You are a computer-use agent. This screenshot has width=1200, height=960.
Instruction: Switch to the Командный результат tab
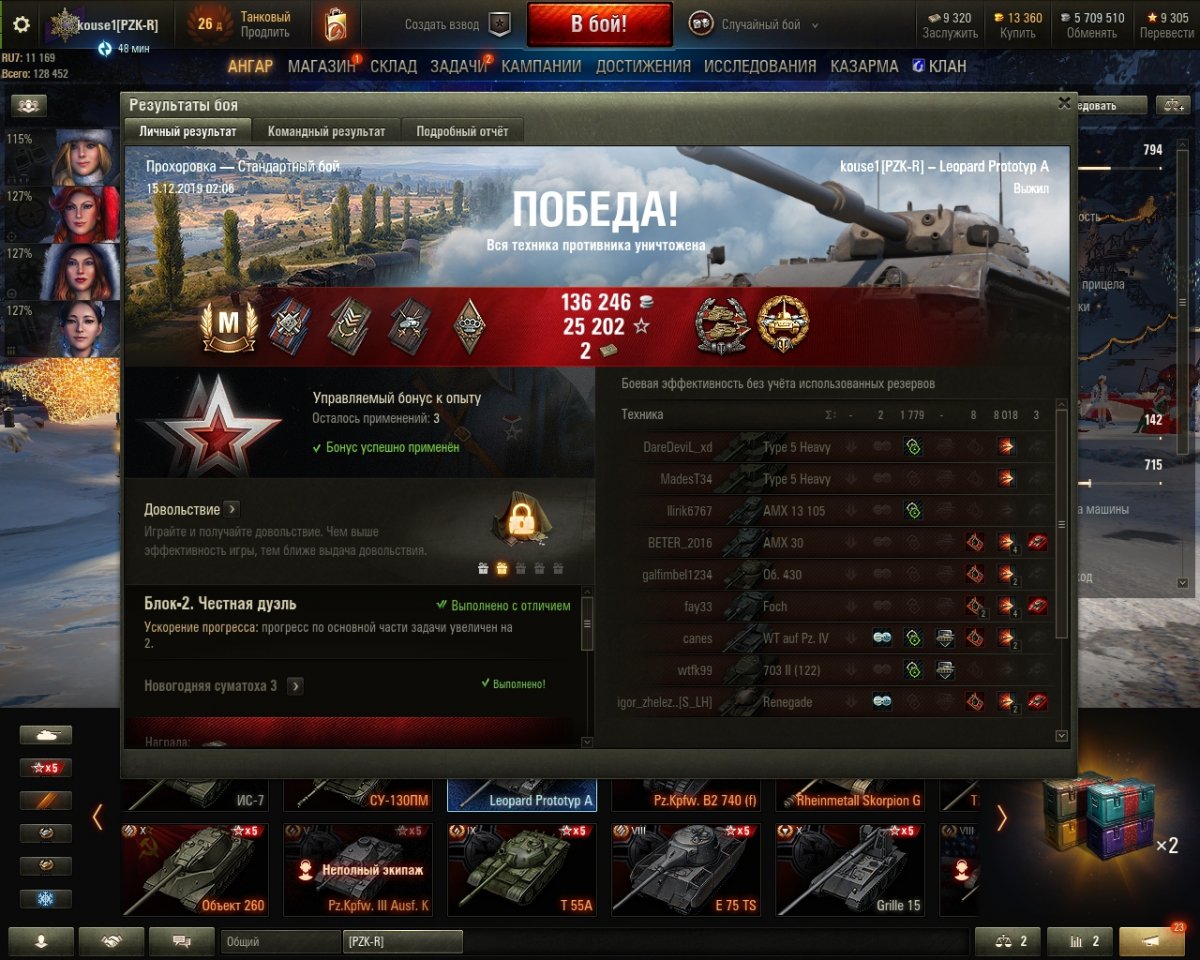click(326, 131)
